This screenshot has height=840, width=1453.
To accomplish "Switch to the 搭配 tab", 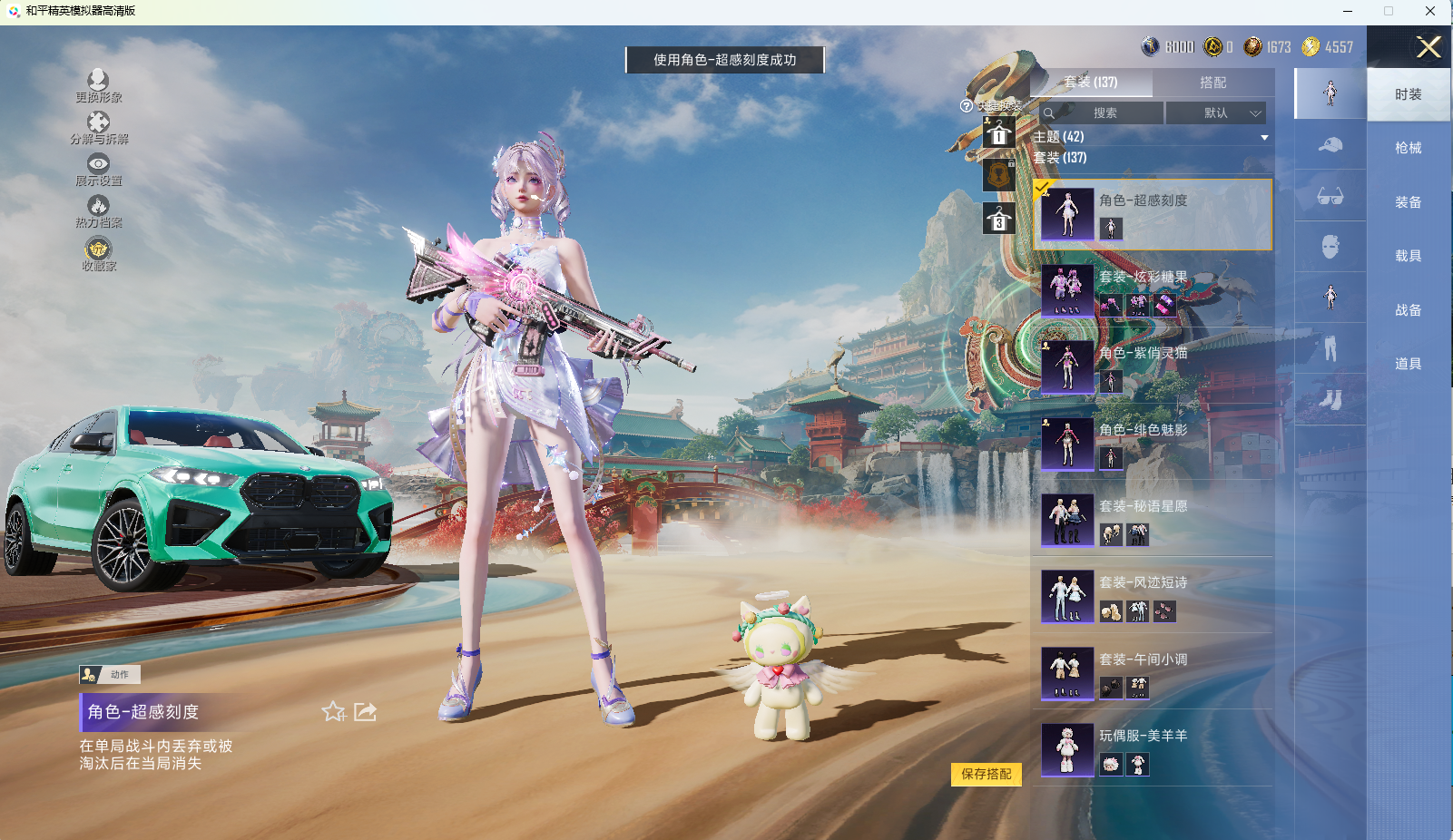I will tap(1212, 83).
